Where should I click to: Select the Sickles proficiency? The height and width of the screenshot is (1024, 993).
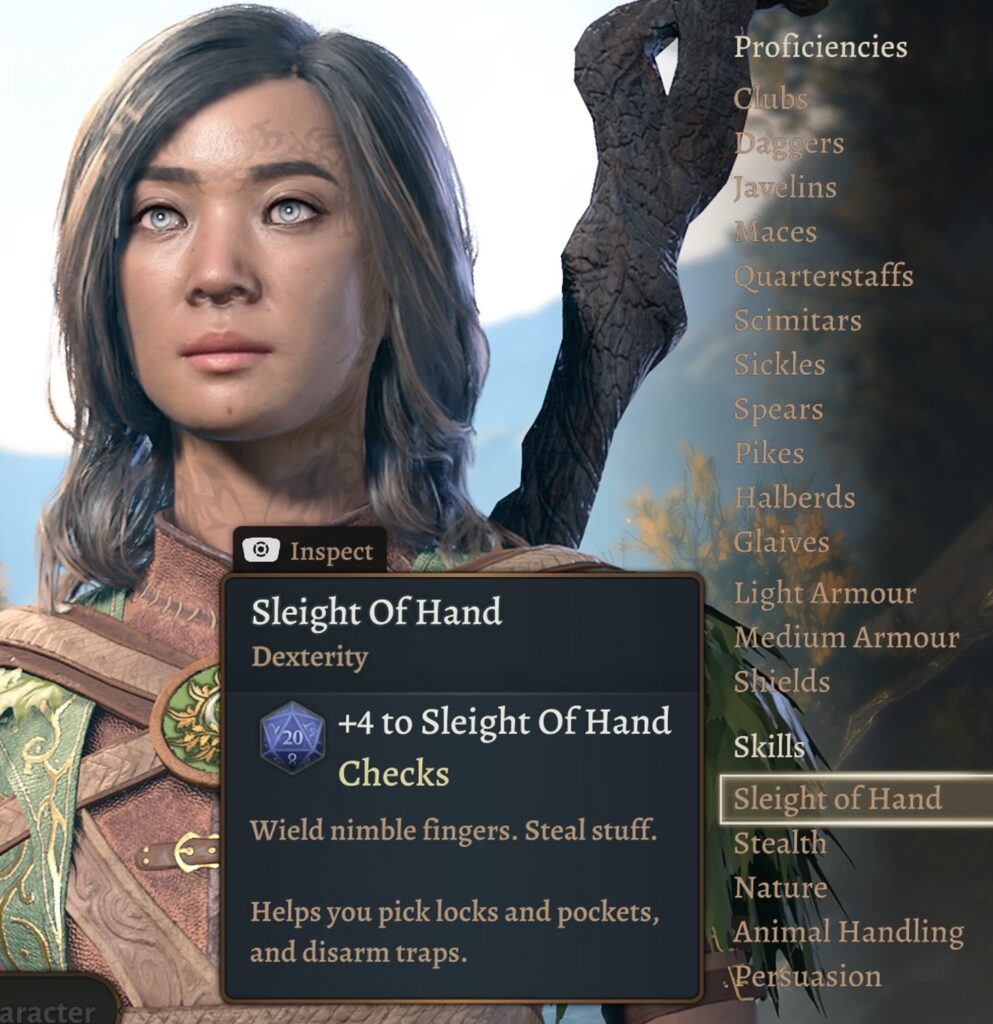779,365
